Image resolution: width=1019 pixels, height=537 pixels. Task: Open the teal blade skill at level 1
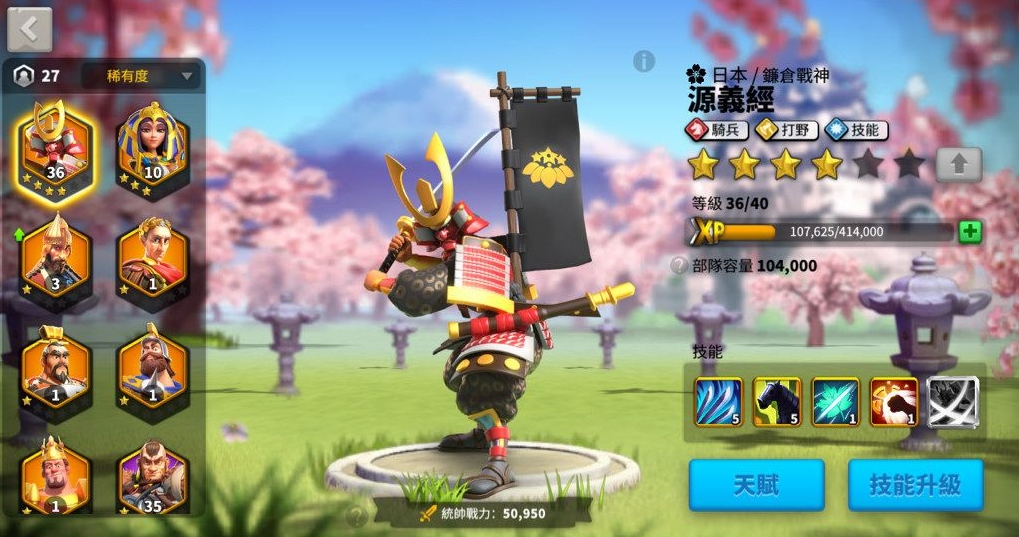tap(835, 402)
